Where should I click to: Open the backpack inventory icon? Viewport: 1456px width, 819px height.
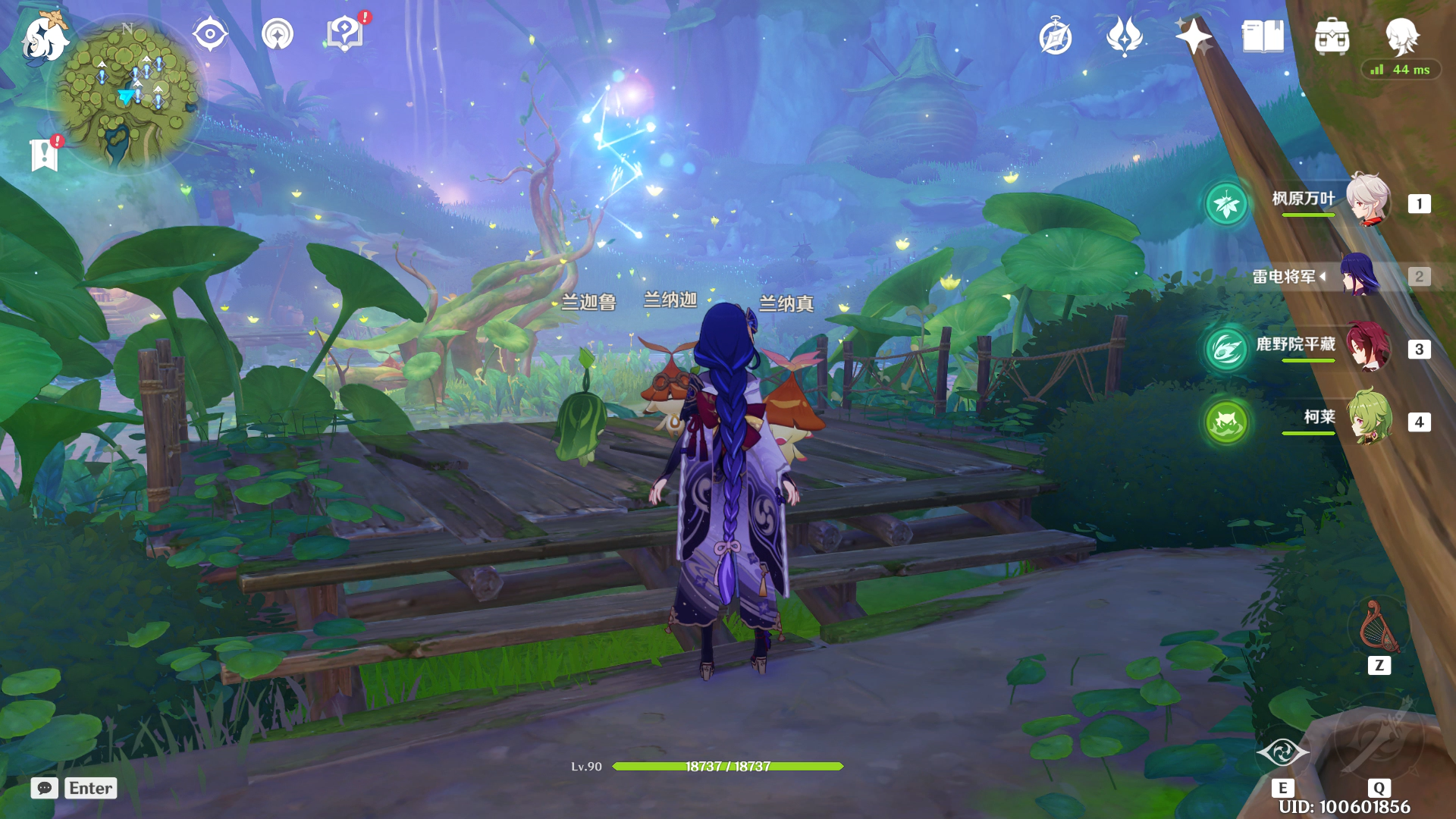(x=1332, y=36)
